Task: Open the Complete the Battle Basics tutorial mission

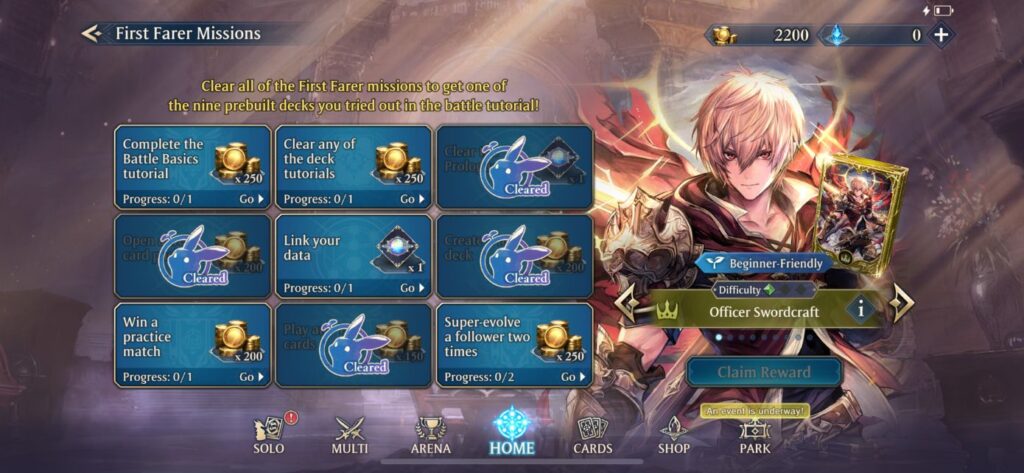Action: click(193, 167)
